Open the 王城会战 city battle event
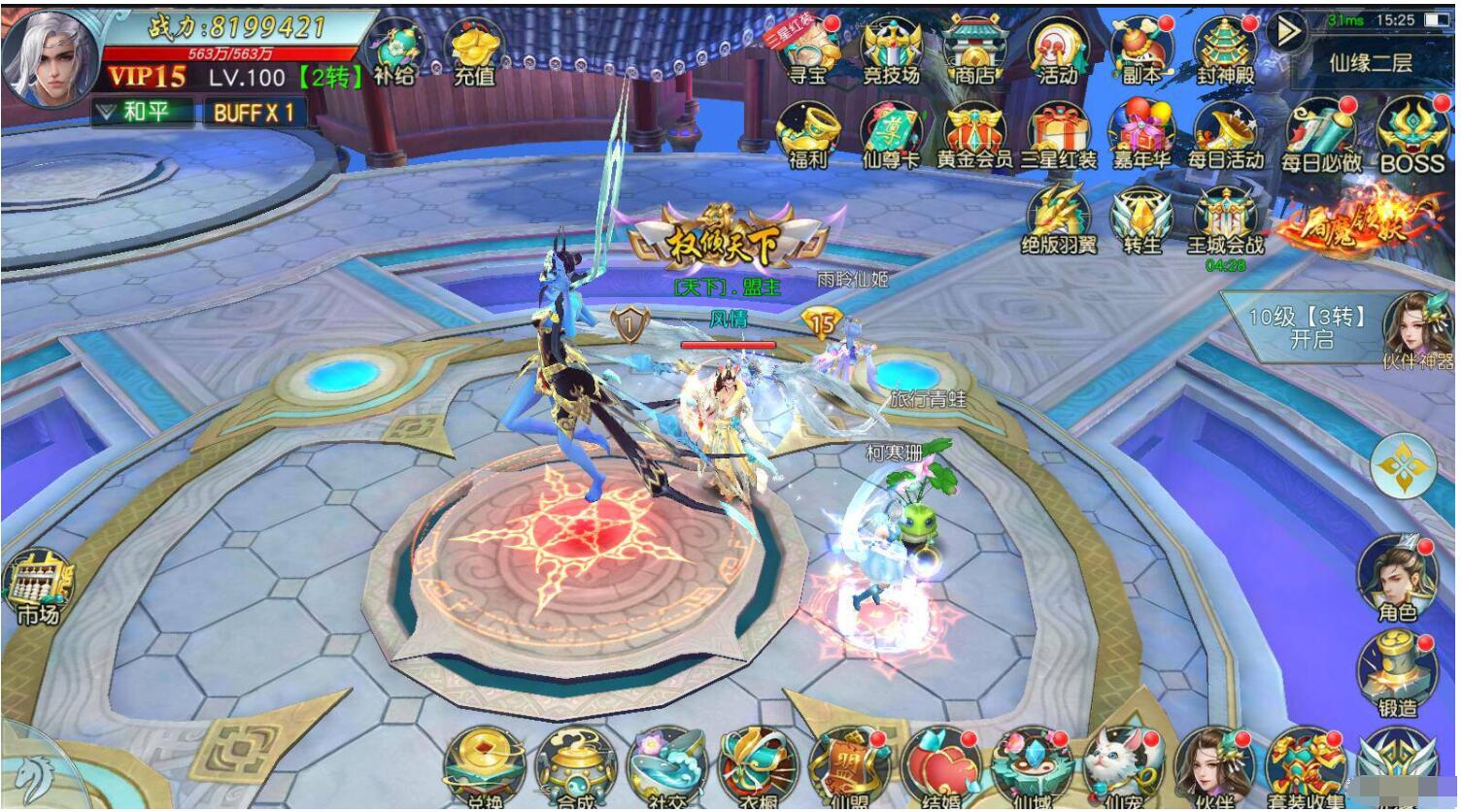 (x=1225, y=219)
